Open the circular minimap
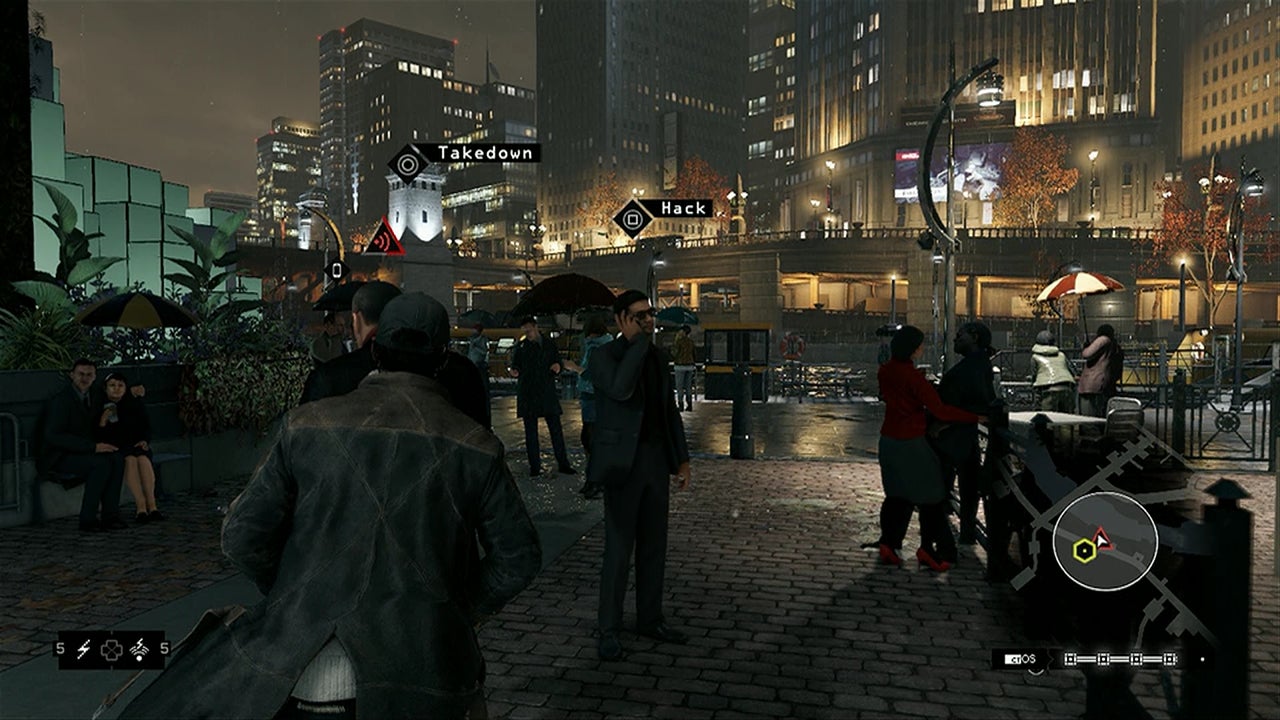This screenshot has height=720, width=1280. (1104, 541)
